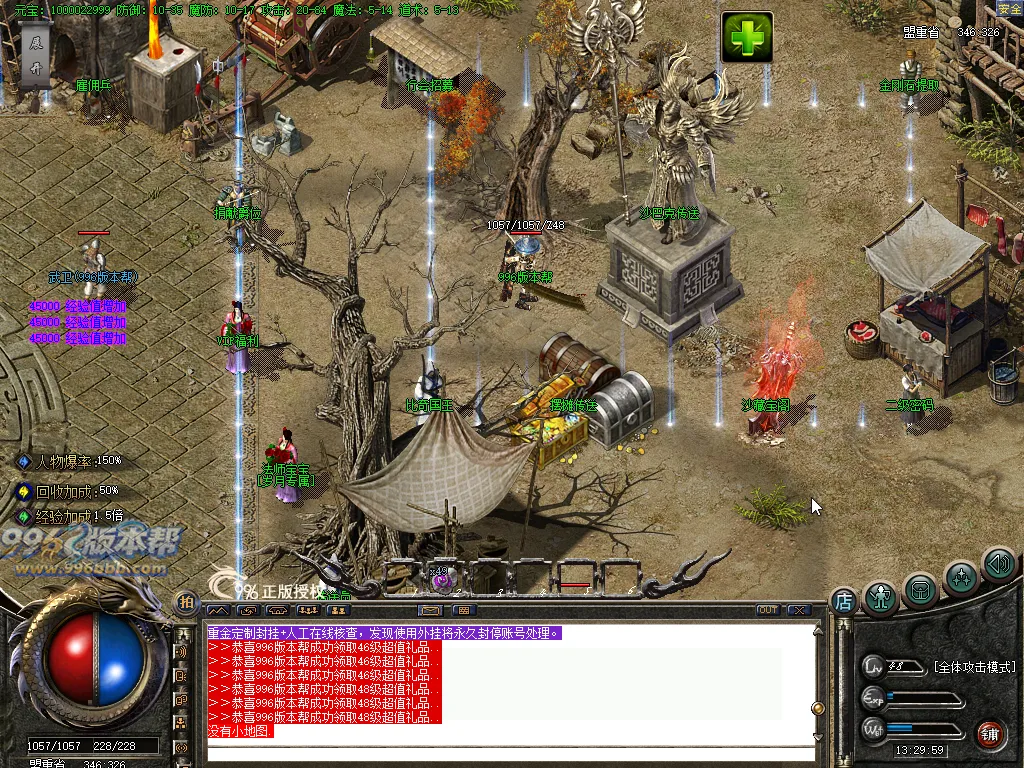Image resolution: width=1024 pixels, height=768 pixels.
Task: Open the 店 shop button
Action: pyautogui.click(x=843, y=602)
